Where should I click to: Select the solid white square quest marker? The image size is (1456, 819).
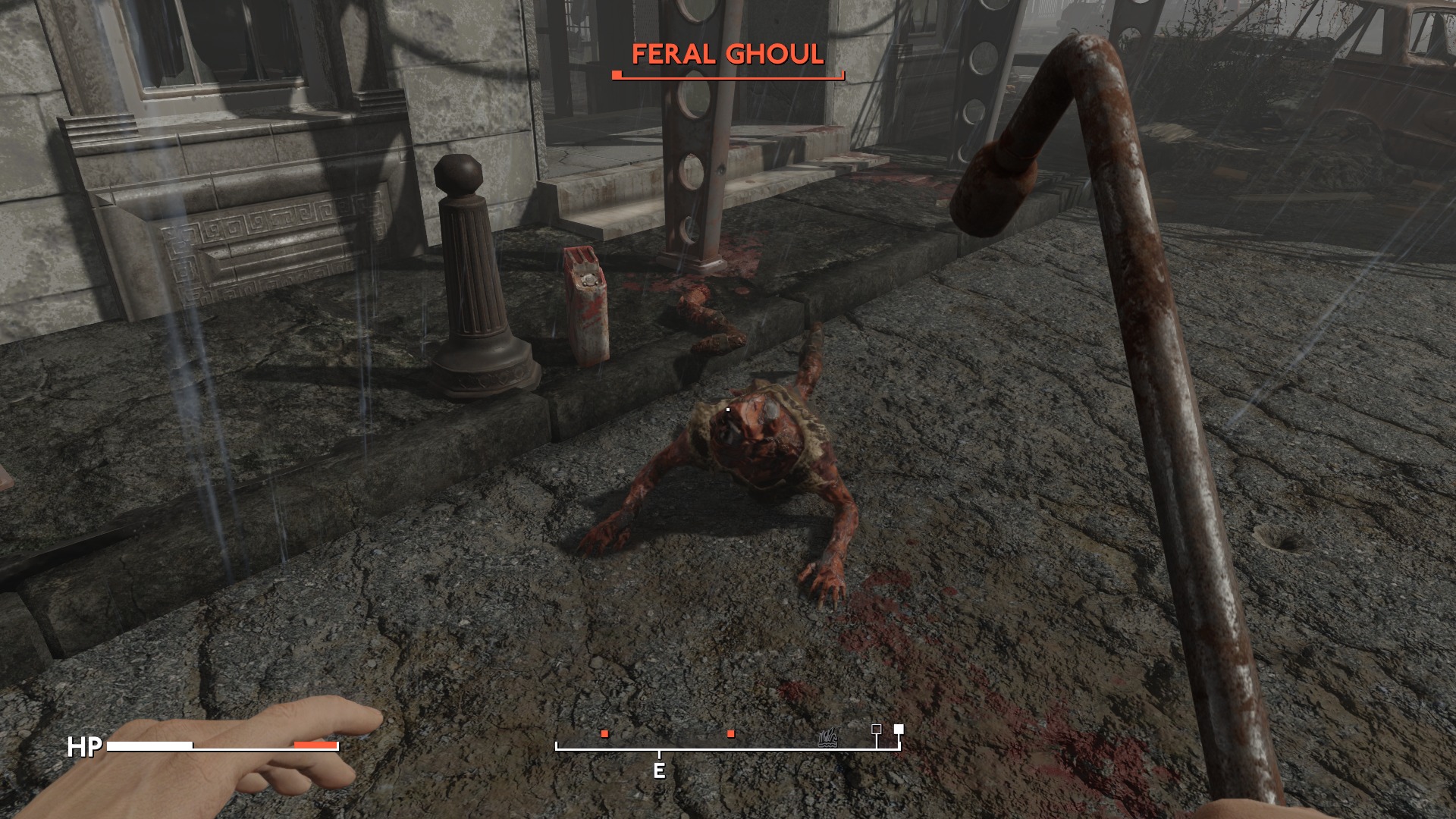point(899,730)
